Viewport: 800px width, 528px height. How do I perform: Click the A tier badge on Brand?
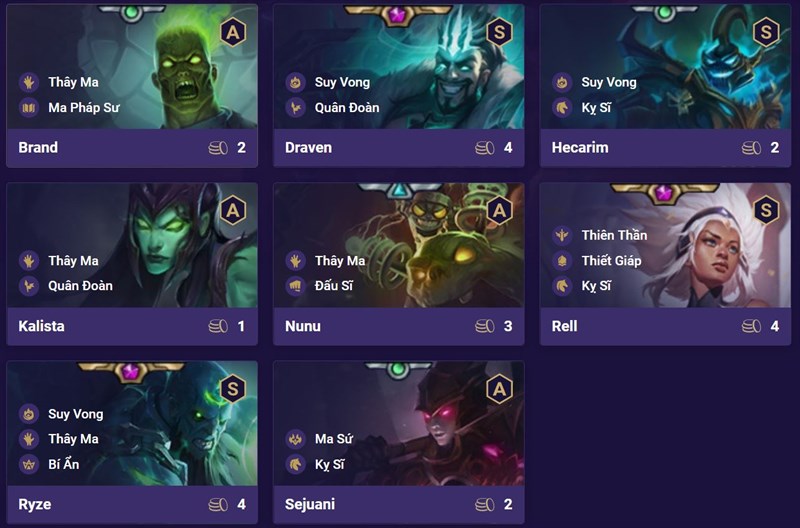[x=233, y=32]
